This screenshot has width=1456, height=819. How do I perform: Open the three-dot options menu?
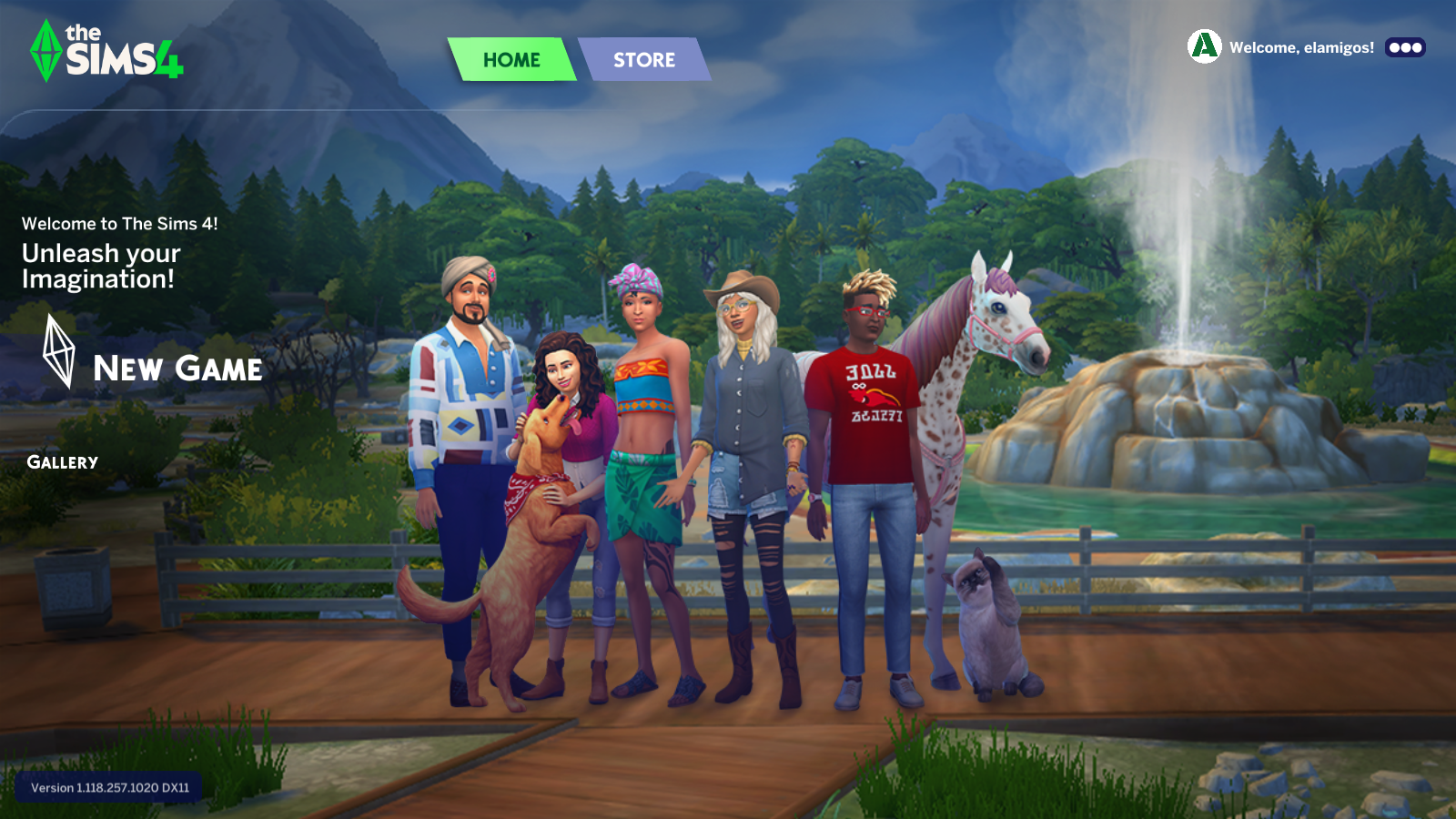(x=1405, y=47)
